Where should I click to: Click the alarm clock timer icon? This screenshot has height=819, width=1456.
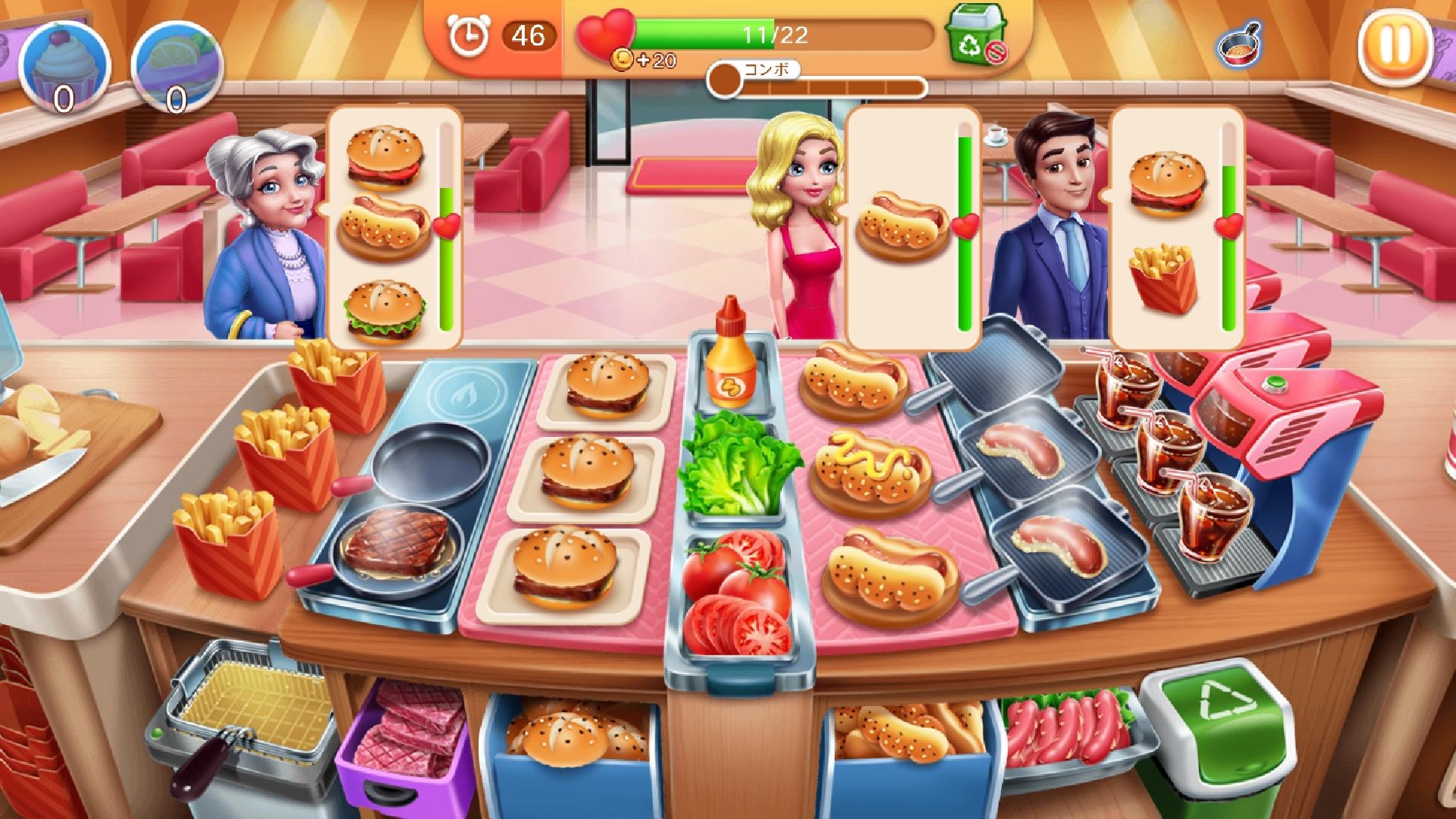pos(468,33)
